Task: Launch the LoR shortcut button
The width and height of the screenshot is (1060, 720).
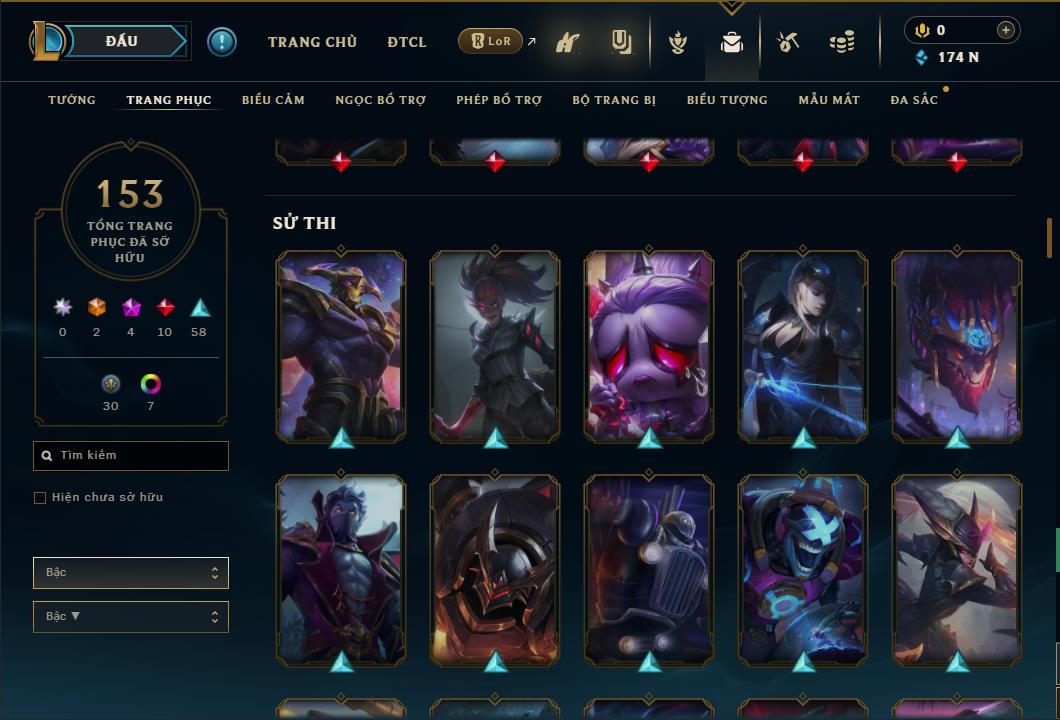Action: [x=491, y=42]
